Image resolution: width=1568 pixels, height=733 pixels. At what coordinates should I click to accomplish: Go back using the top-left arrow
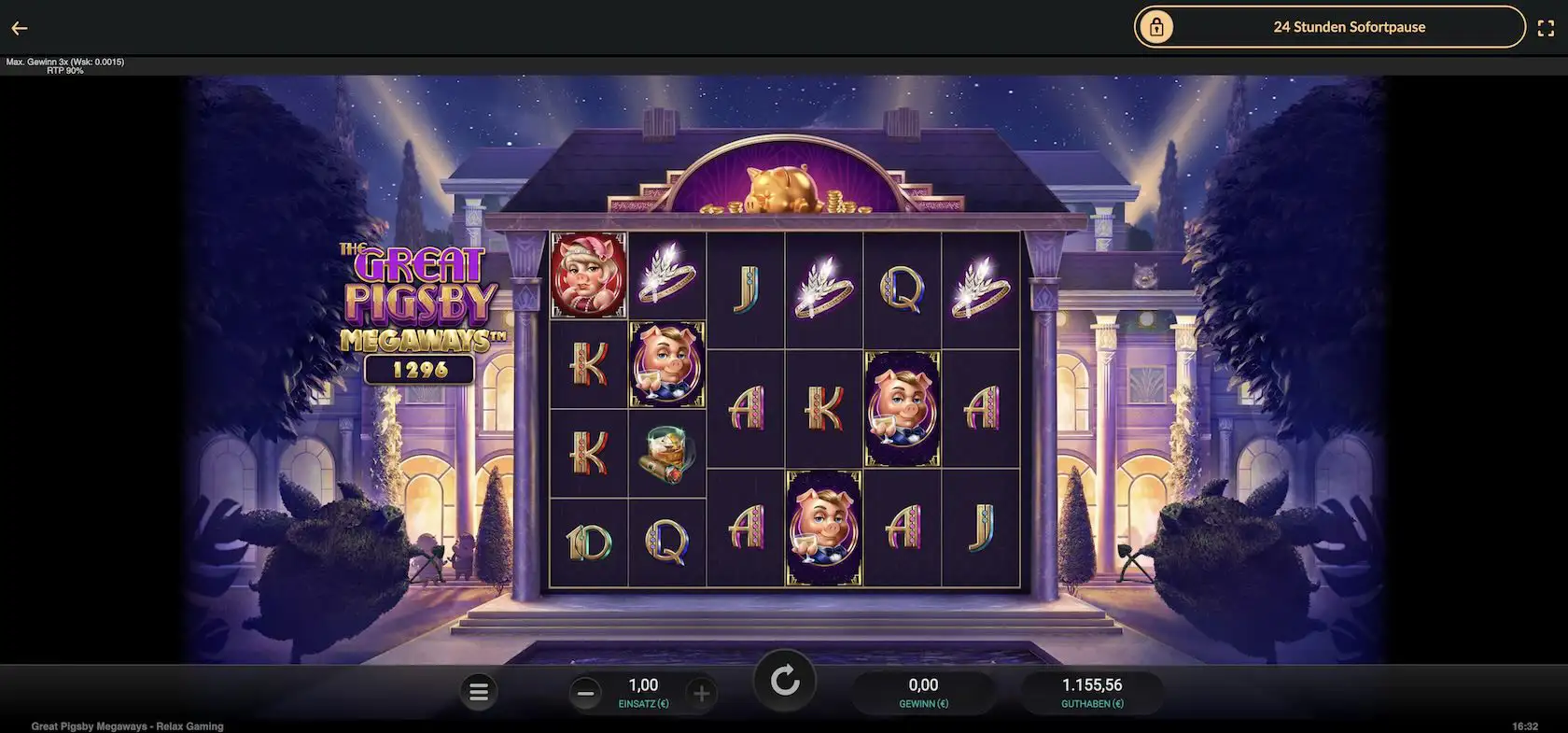tap(20, 28)
